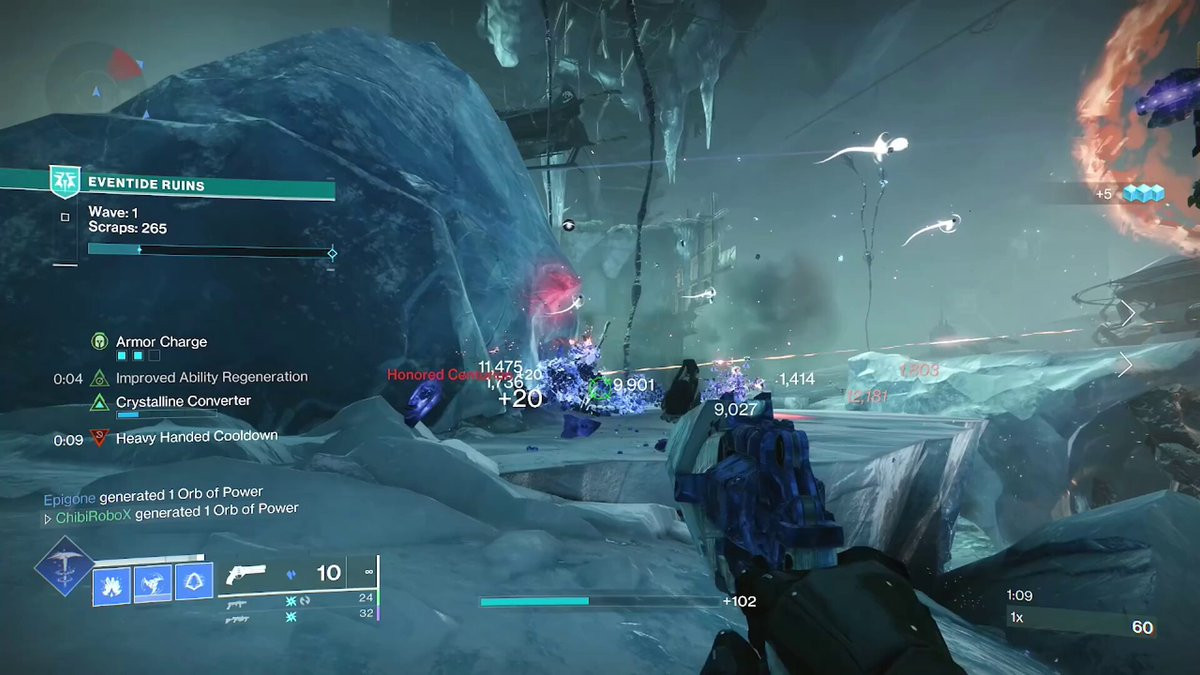The width and height of the screenshot is (1200, 675).
Task: Click the Armor Charge helmet icon
Action: [99, 342]
